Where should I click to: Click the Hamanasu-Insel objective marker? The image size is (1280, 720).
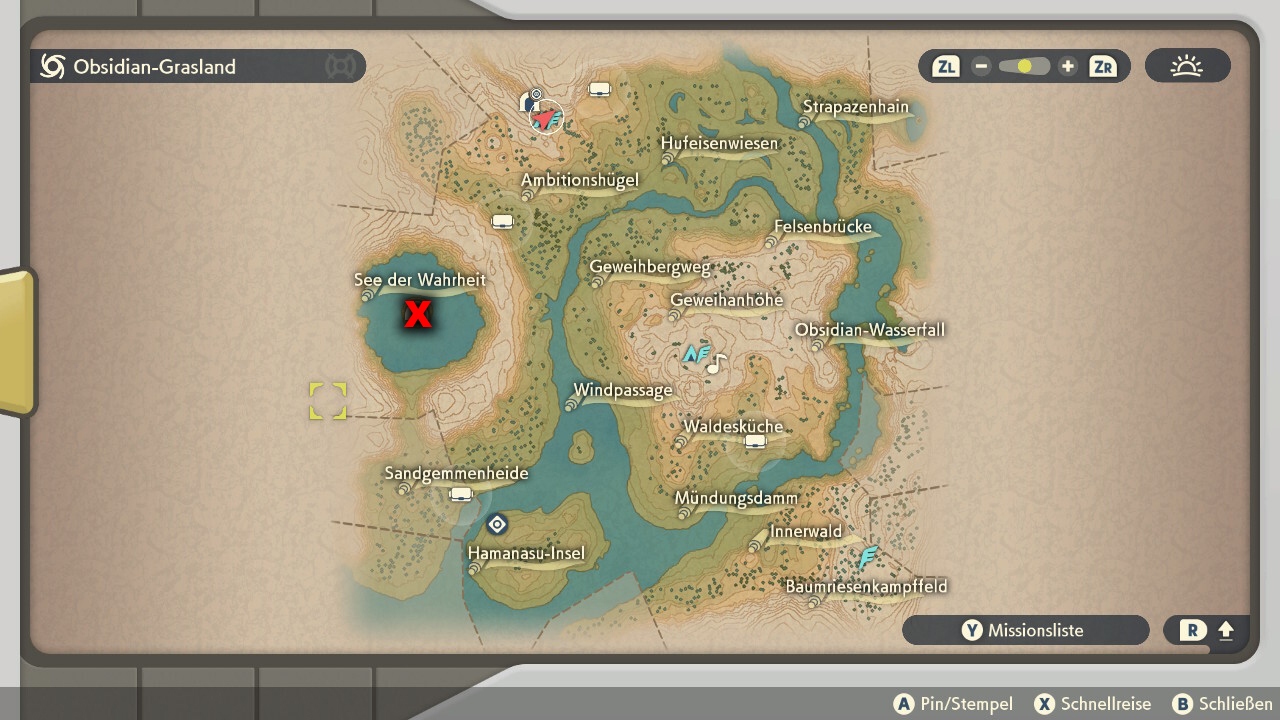click(x=497, y=524)
